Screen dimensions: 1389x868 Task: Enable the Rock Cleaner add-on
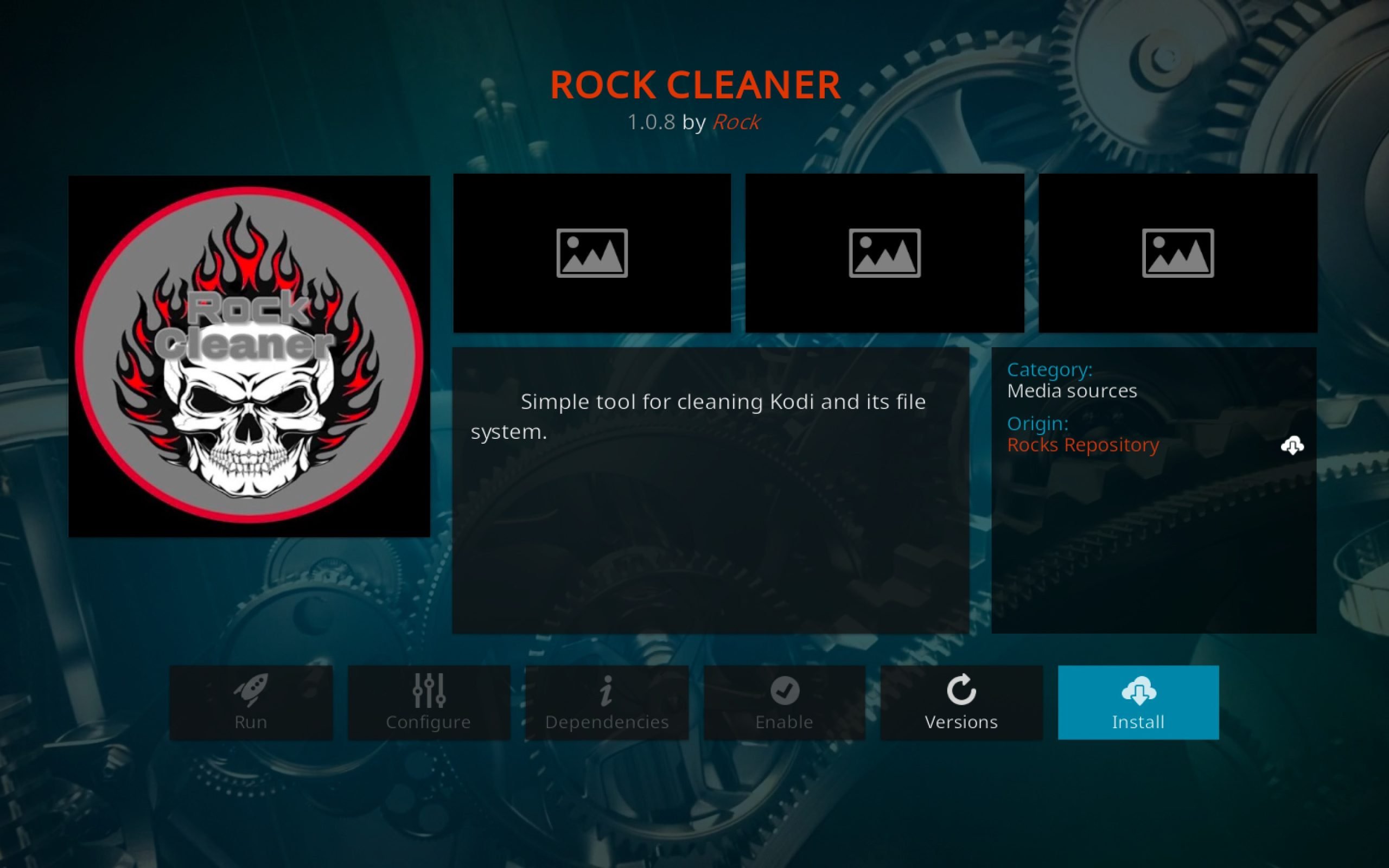click(785, 703)
